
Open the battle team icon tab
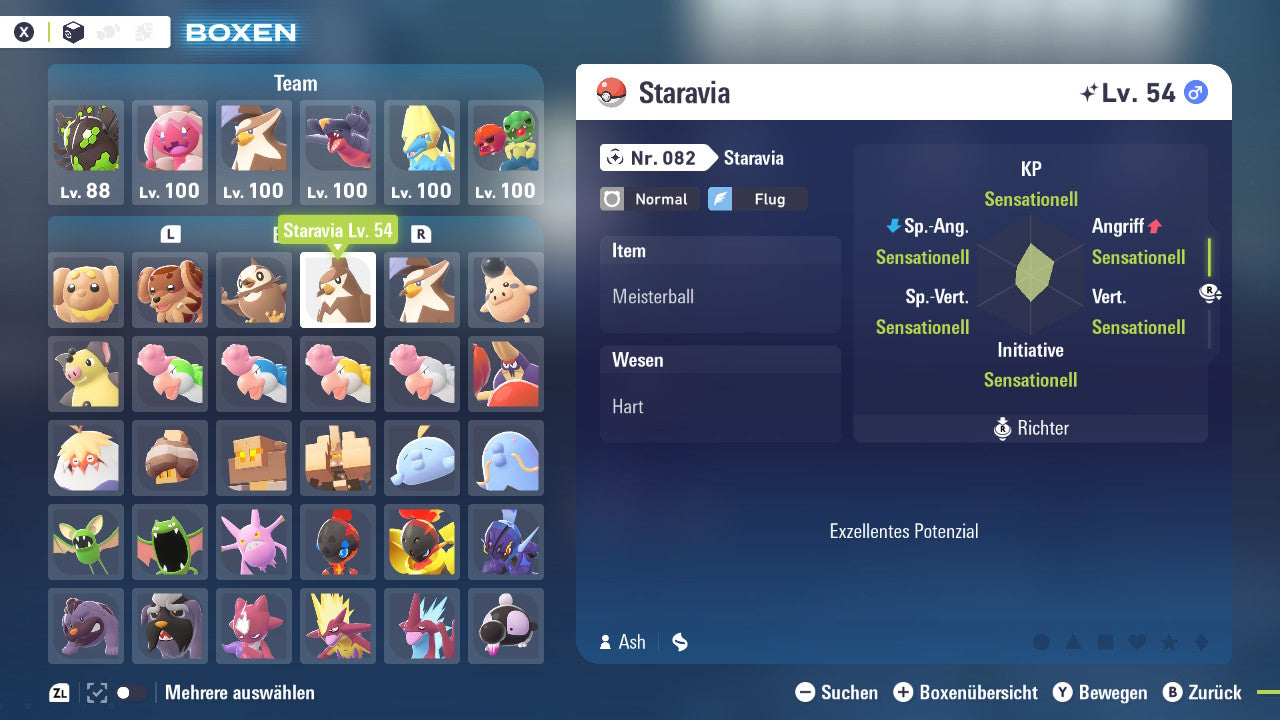pyautogui.click(x=108, y=30)
